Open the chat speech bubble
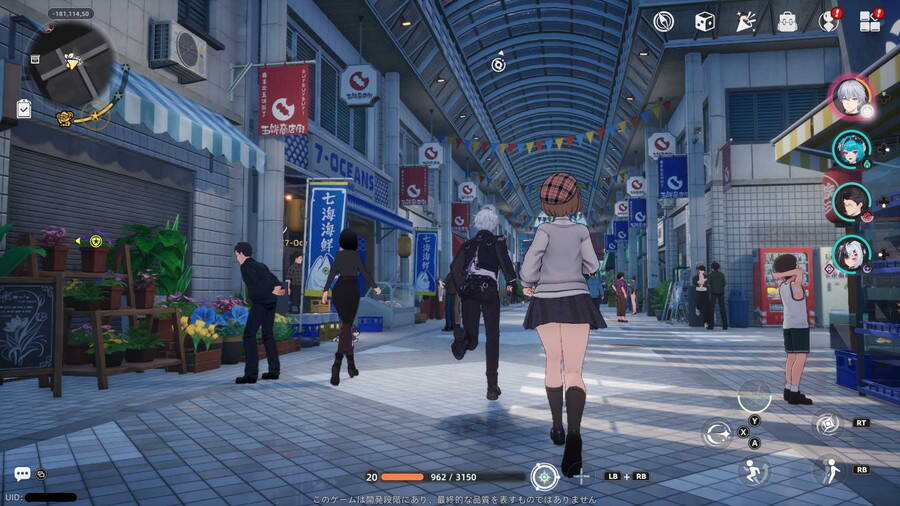Viewport: 900px width, 506px height. coord(22,474)
